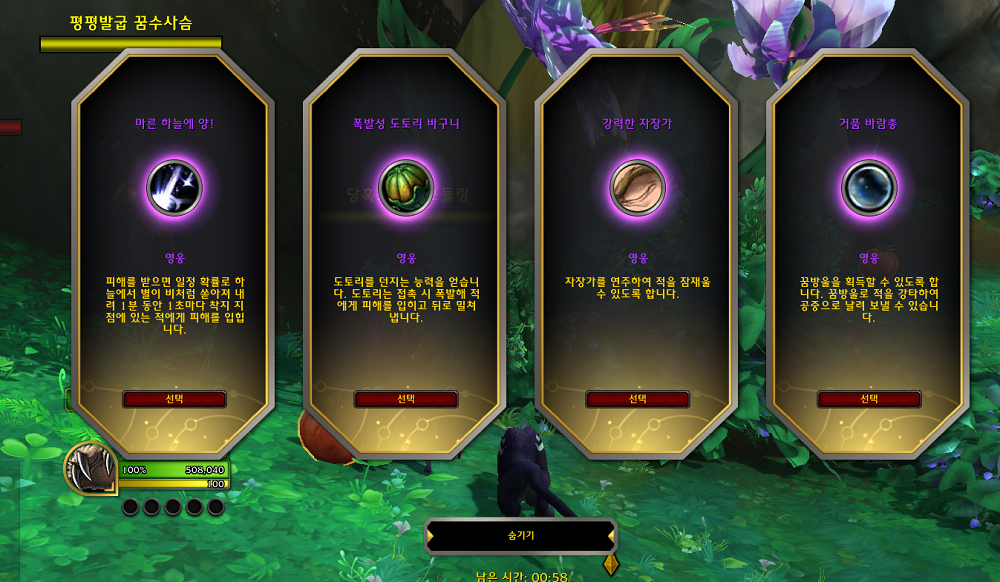Choose 선택 under 폭발성 도토리 바구니

click(x=406, y=399)
